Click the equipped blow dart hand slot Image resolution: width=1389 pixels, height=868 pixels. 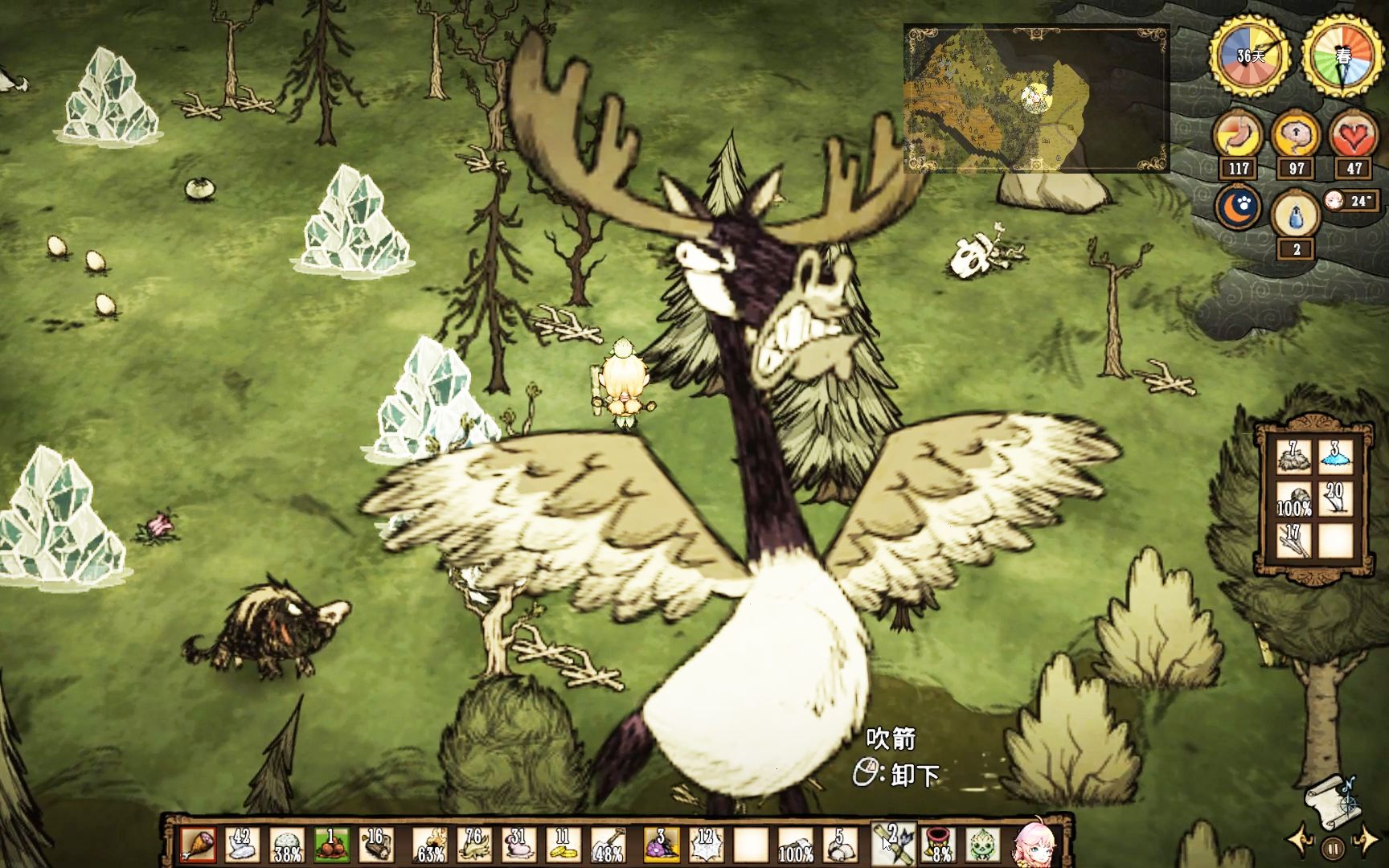point(893,845)
